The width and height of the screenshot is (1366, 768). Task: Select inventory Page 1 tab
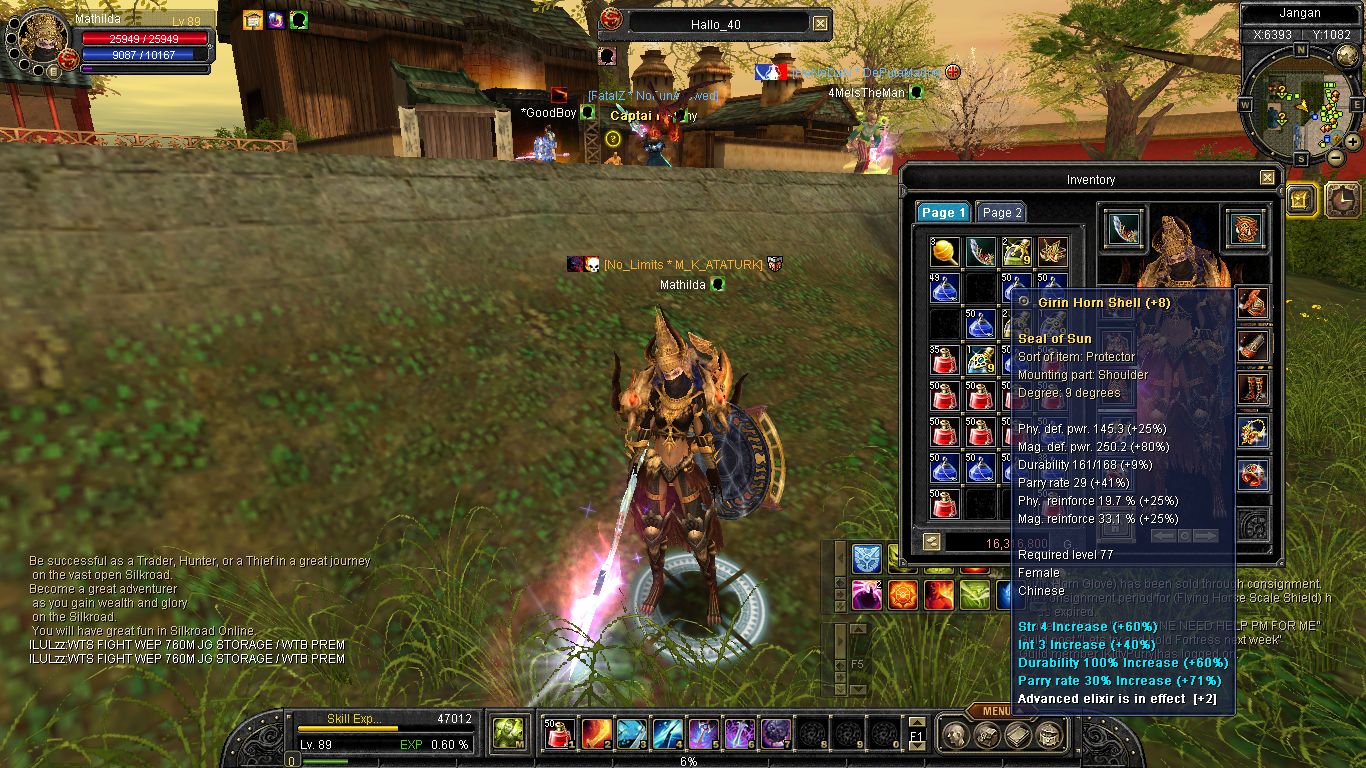pyautogui.click(x=943, y=212)
